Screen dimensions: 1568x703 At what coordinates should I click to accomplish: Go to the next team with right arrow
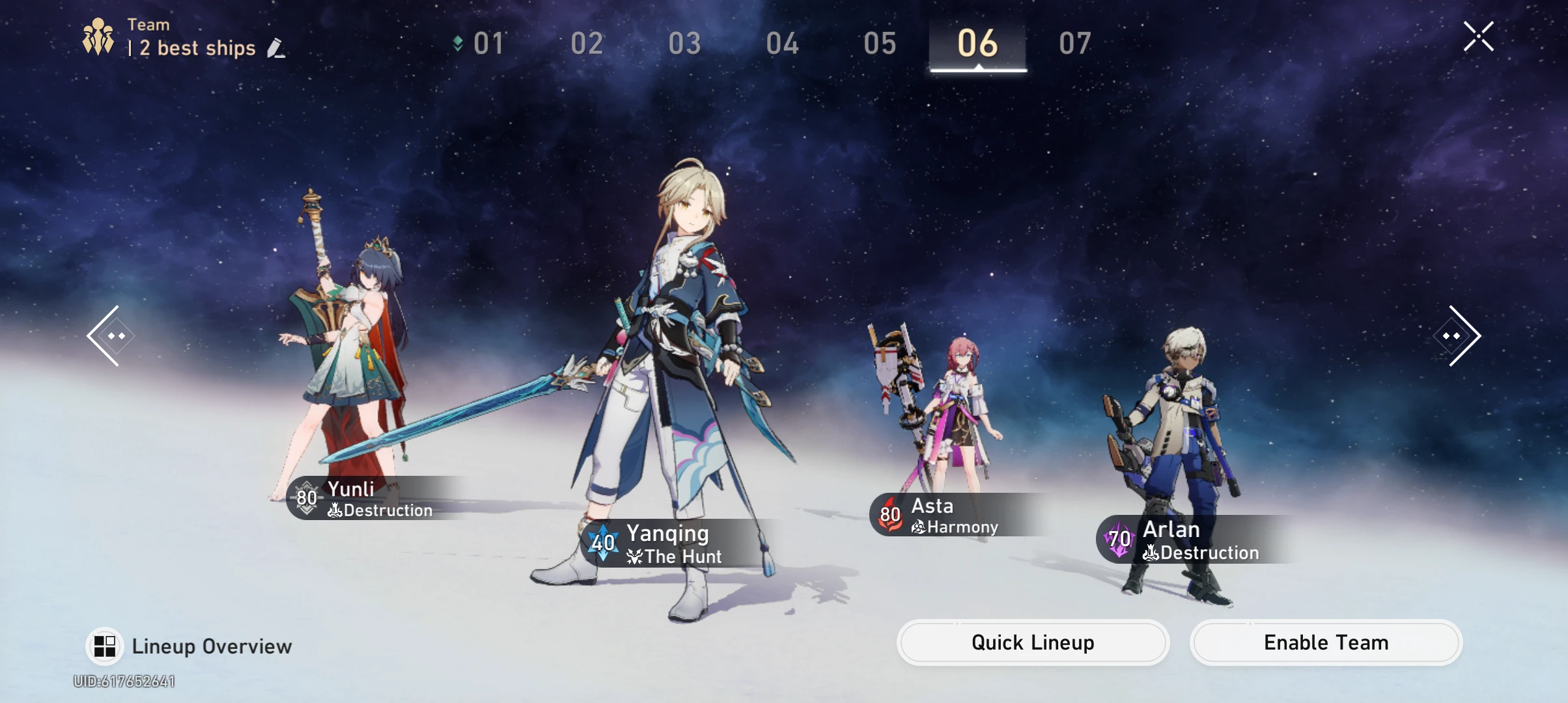(x=1459, y=336)
